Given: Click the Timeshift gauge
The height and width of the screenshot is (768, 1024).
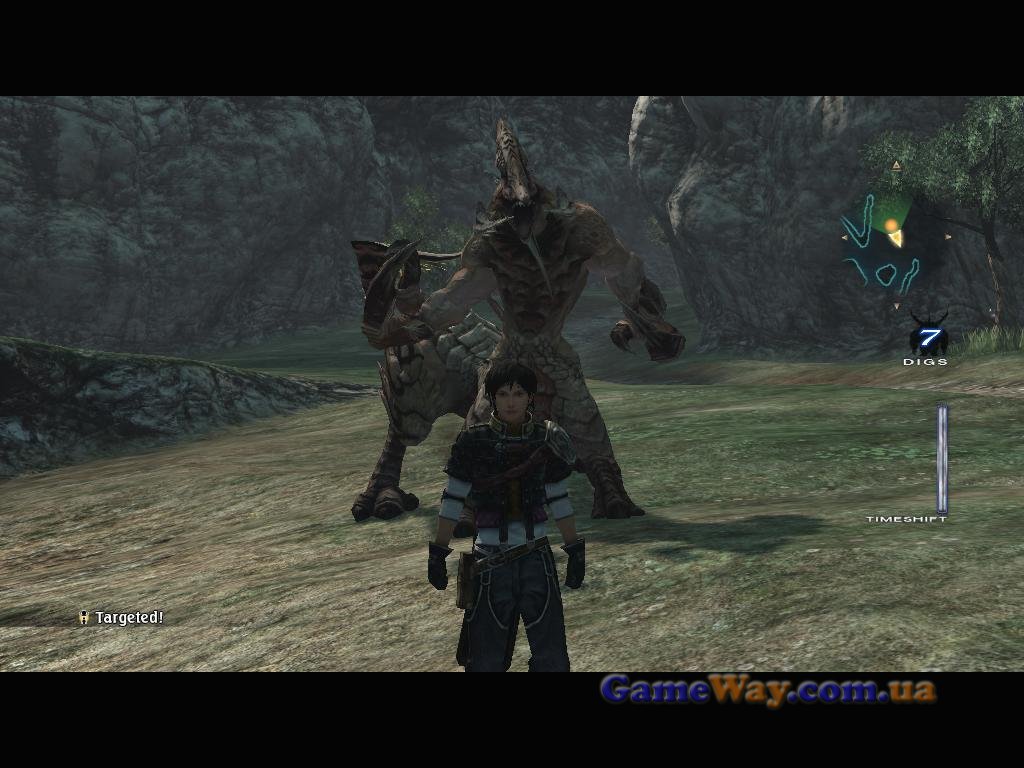Looking at the screenshot, I should [x=941, y=459].
